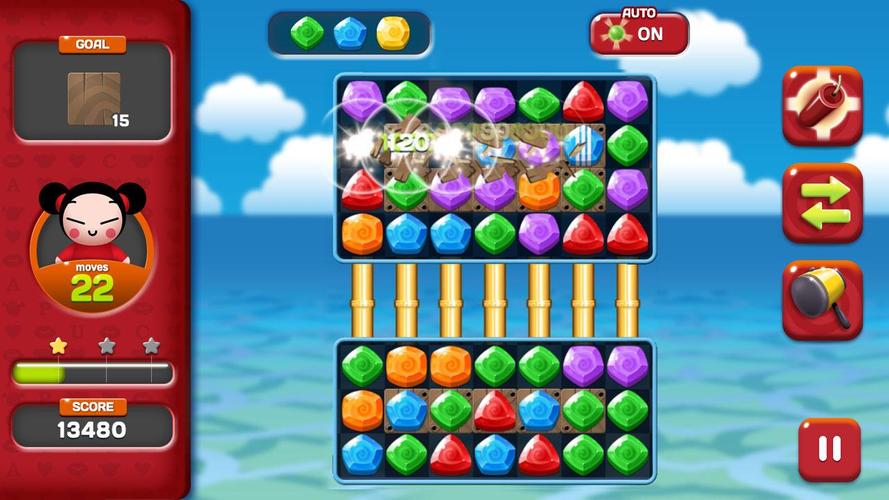The image size is (889, 500).
Task: Pause the game
Action: click(x=829, y=449)
